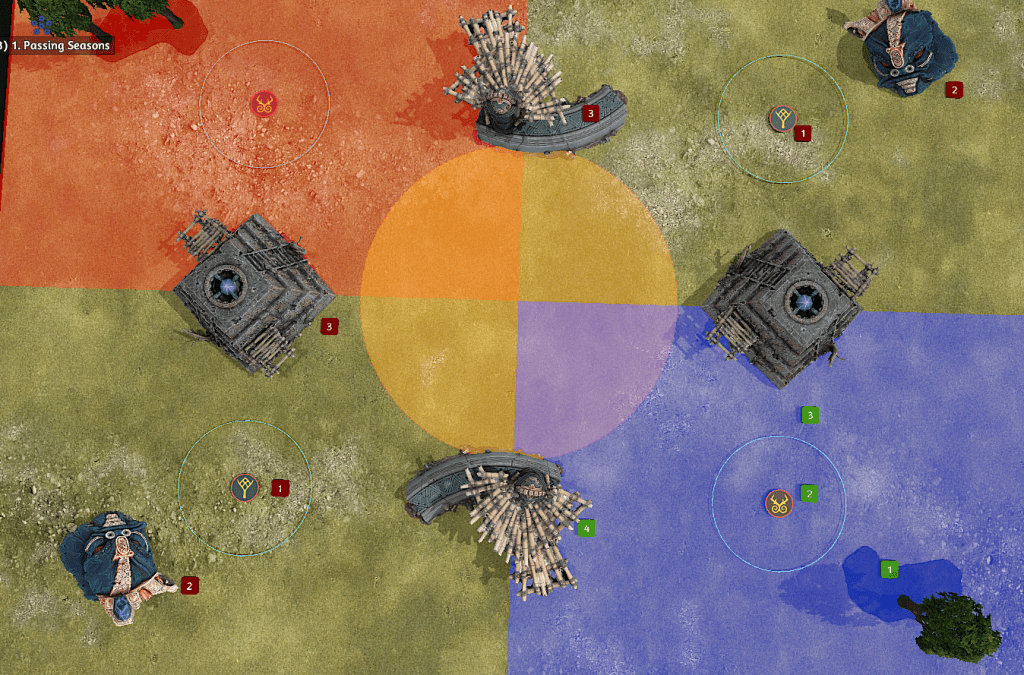Select the 1. Passing Seasons battleplan label
The image size is (1024, 675).
tap(58, 45)
